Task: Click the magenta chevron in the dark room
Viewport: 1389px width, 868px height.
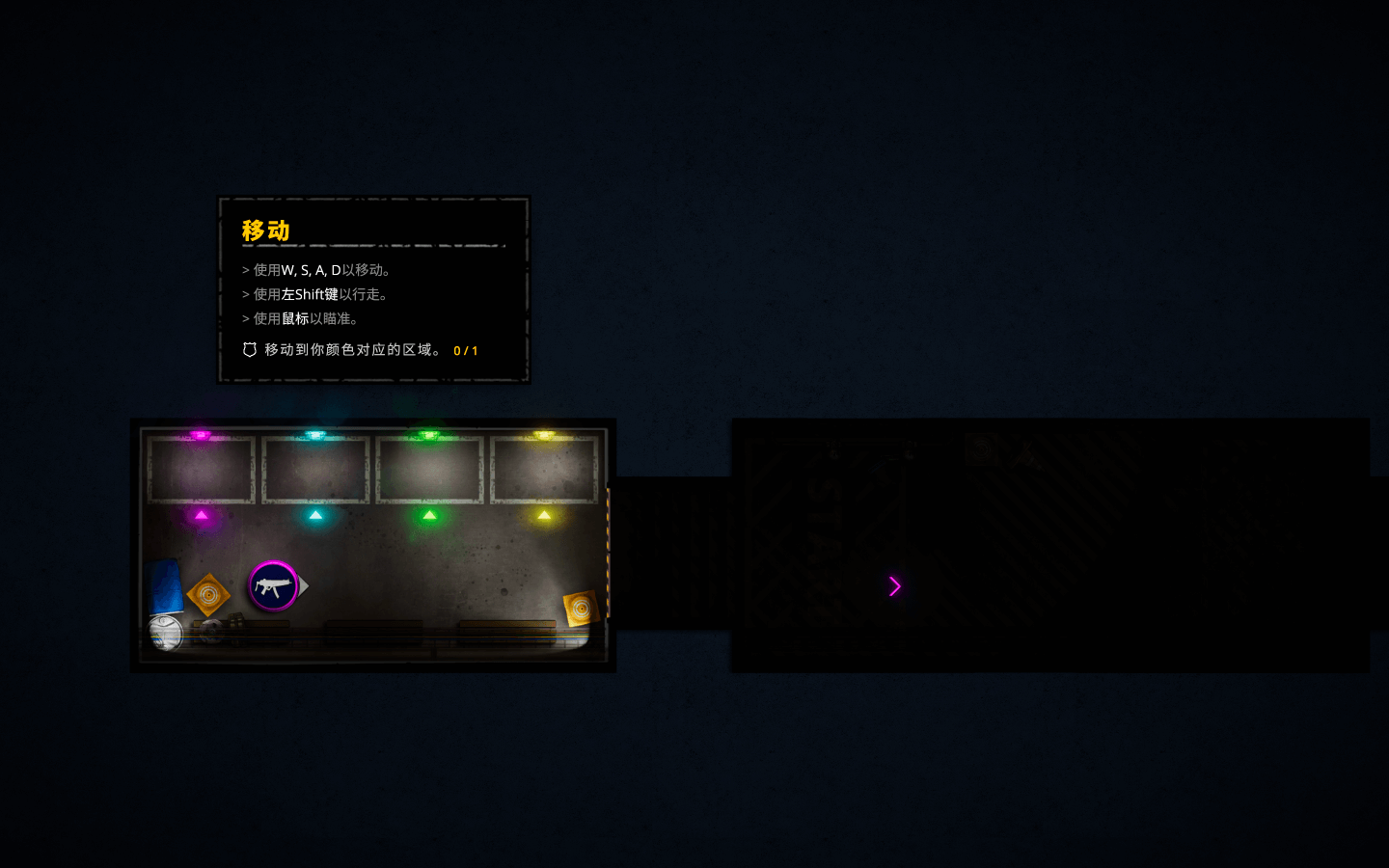Action: pyautogui.click(x=894, y=586)
